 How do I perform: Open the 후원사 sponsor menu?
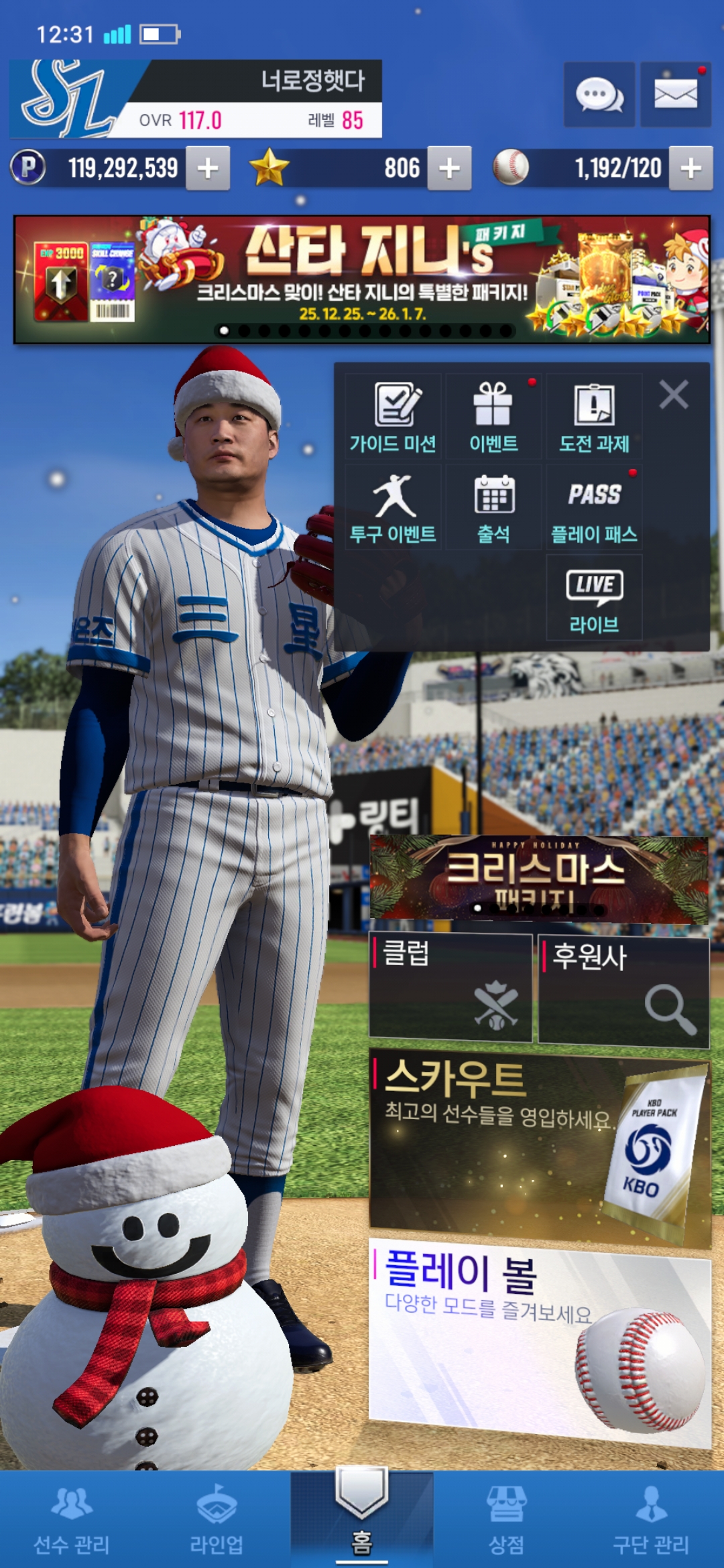(623, 990)
